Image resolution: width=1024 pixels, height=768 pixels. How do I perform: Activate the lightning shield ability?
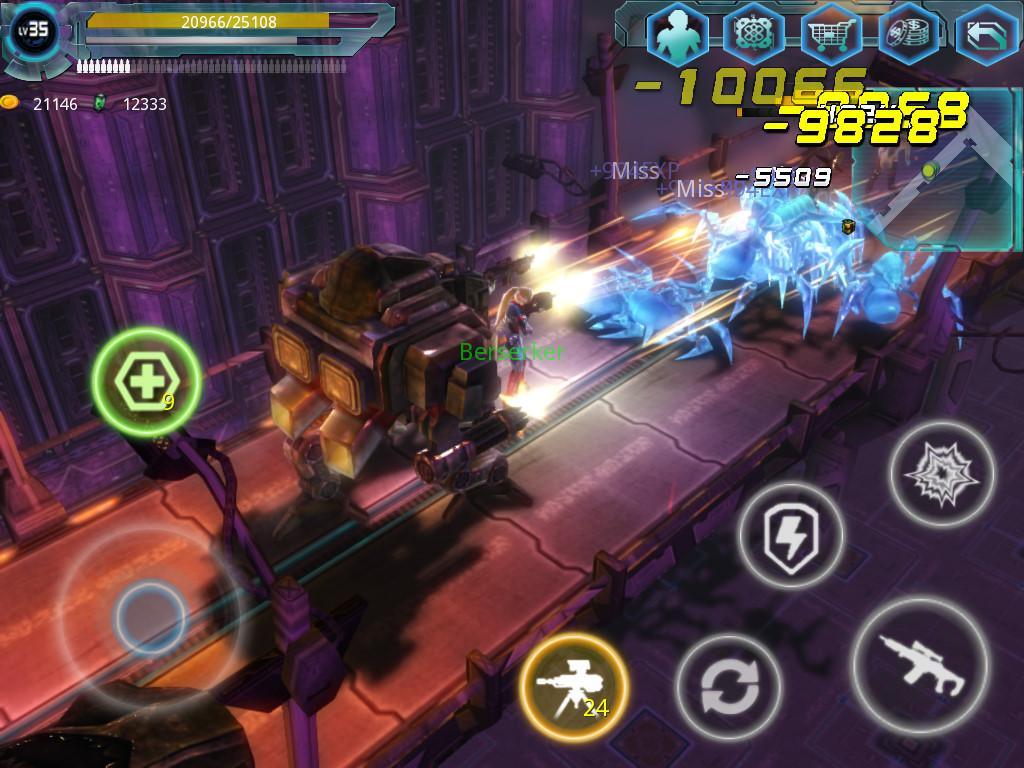pos(791,537)
